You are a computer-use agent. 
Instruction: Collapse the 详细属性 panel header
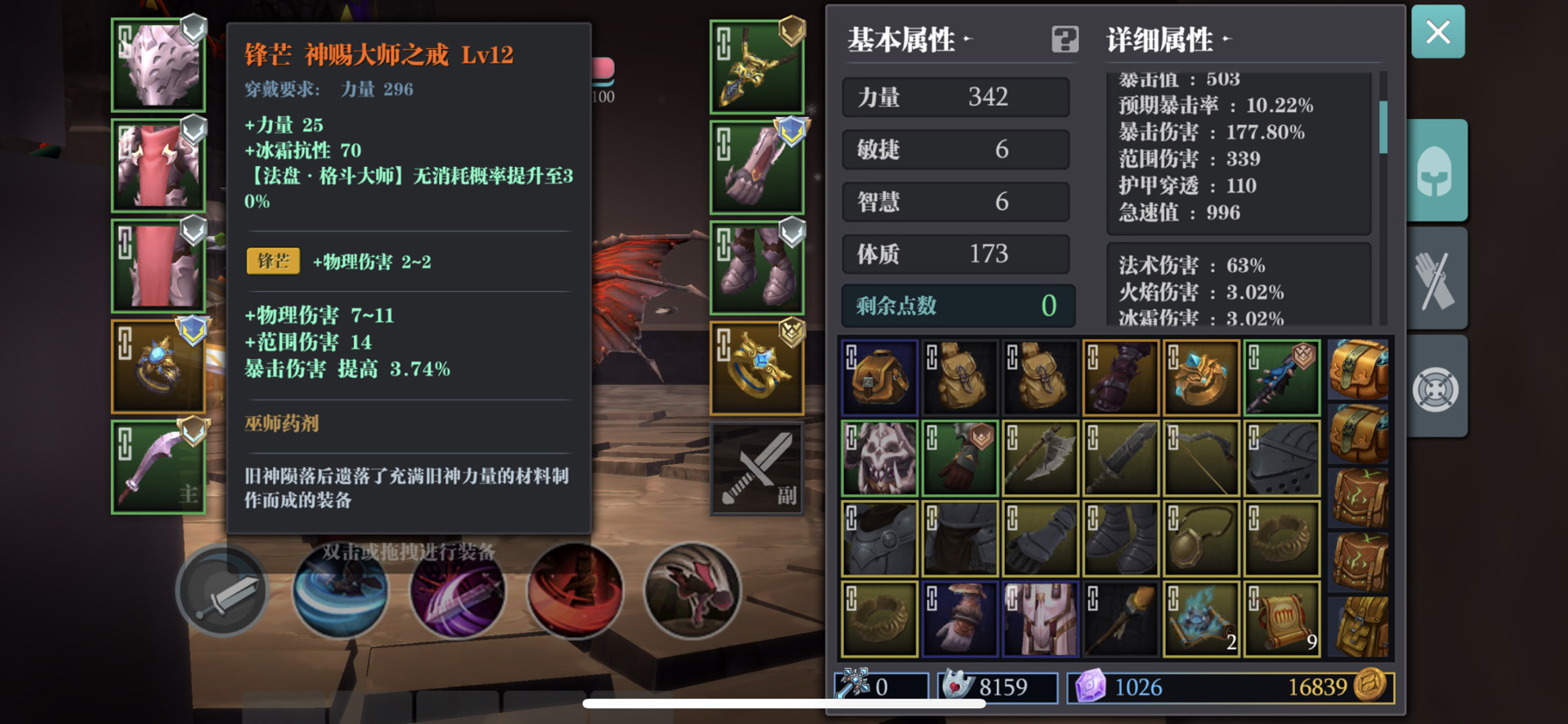[1162, 39]
